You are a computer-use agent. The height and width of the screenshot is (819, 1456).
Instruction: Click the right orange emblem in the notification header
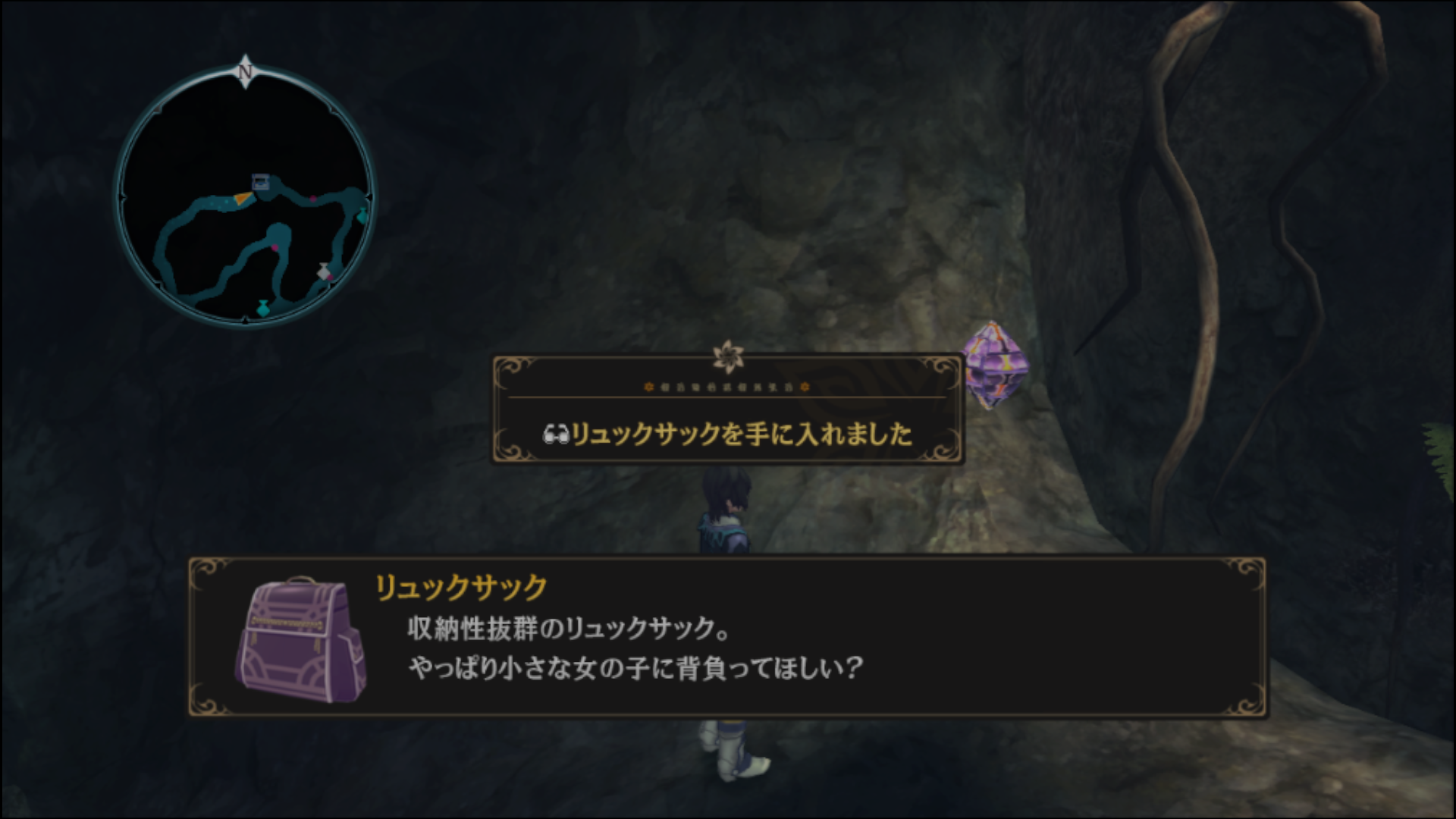[x=805, y=388]
